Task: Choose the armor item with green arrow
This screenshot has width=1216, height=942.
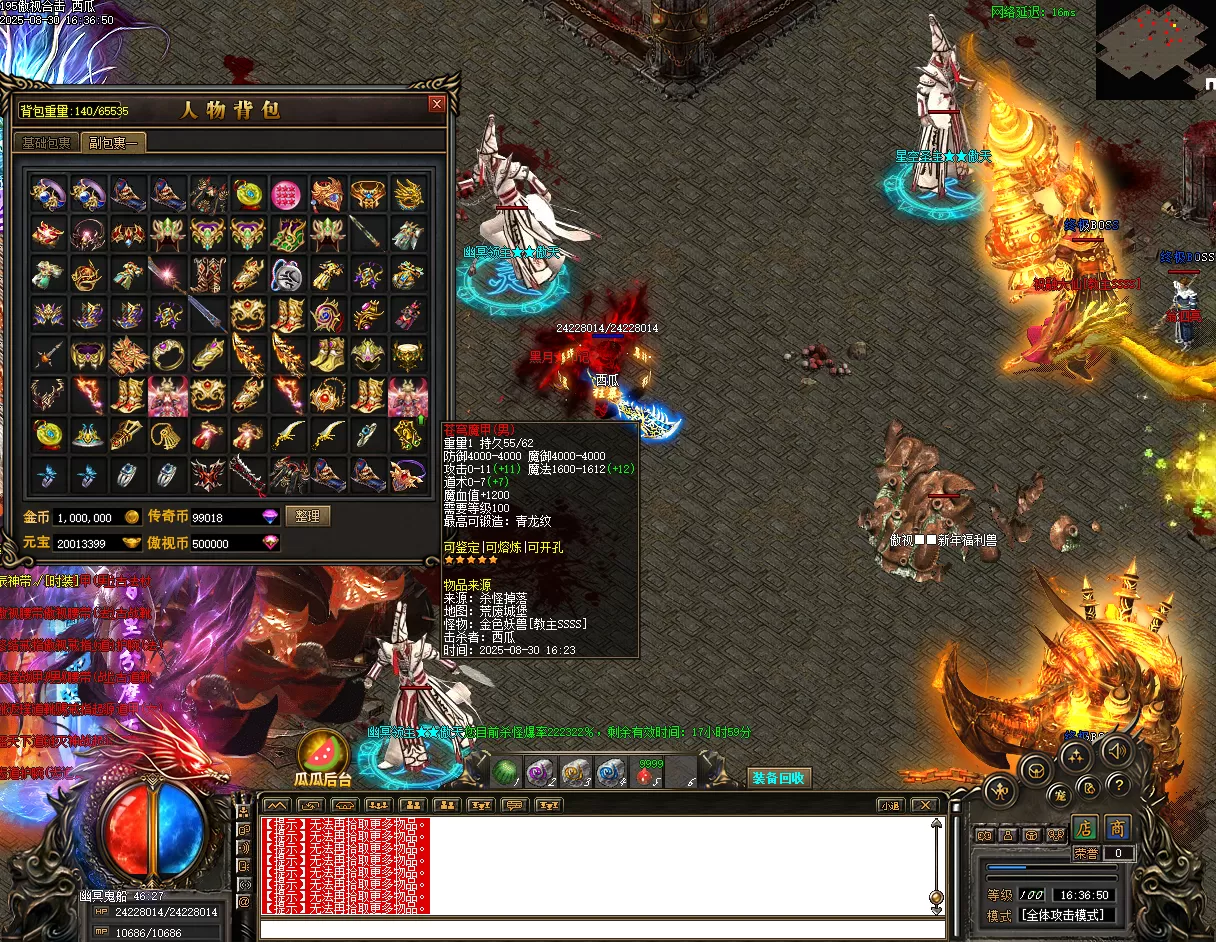Action: coord(408,394)
